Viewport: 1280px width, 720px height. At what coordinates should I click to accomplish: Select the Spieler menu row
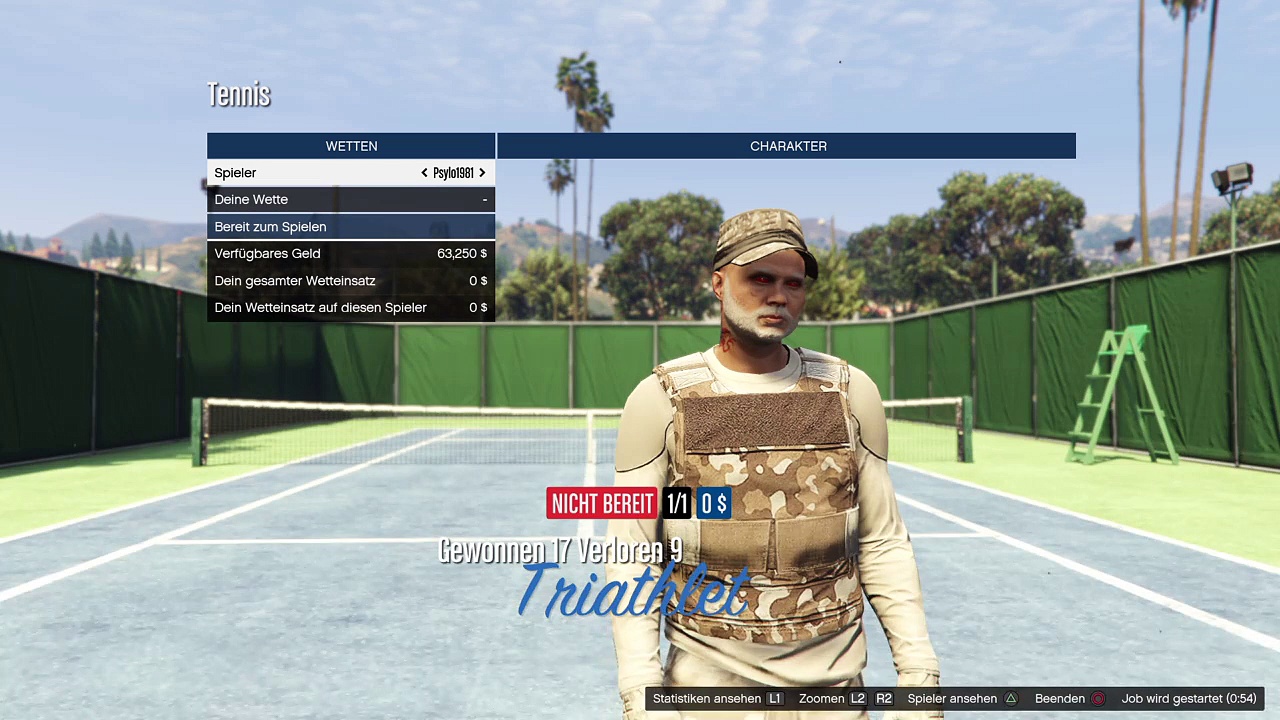coord(300,173)
